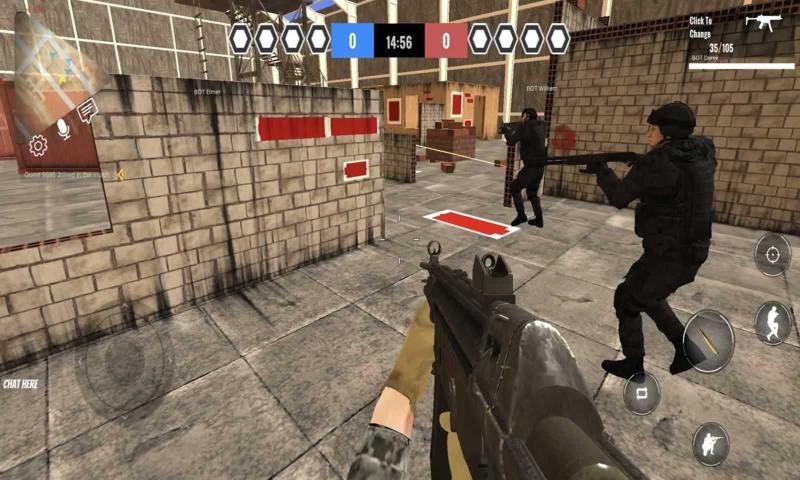Image resolution: width=800 pixels, height=480 pixels.
Task: Click the 'Chat Here' text box
Action: [20, 383]
